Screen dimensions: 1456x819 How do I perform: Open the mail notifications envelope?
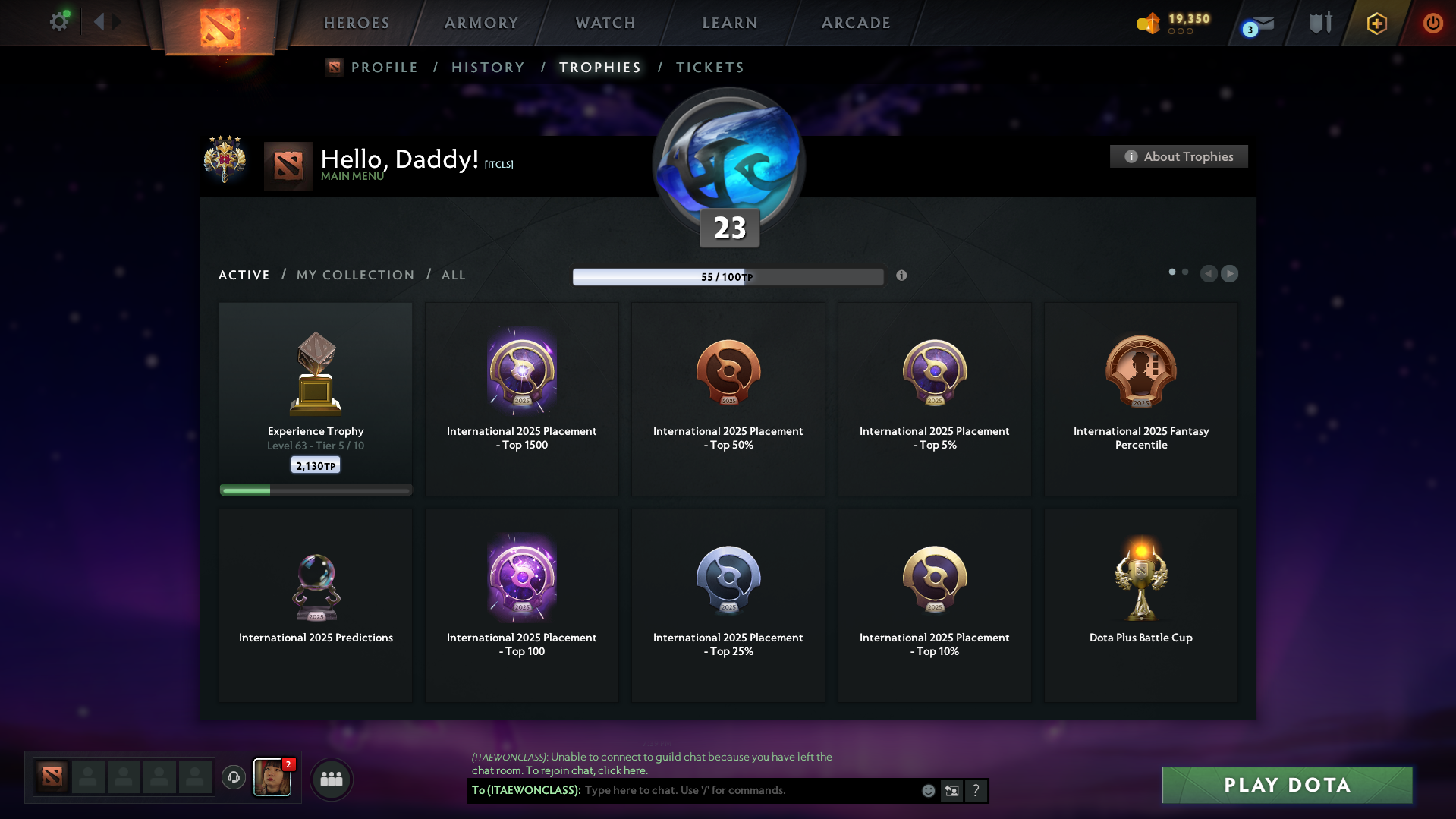[1261, 24]
